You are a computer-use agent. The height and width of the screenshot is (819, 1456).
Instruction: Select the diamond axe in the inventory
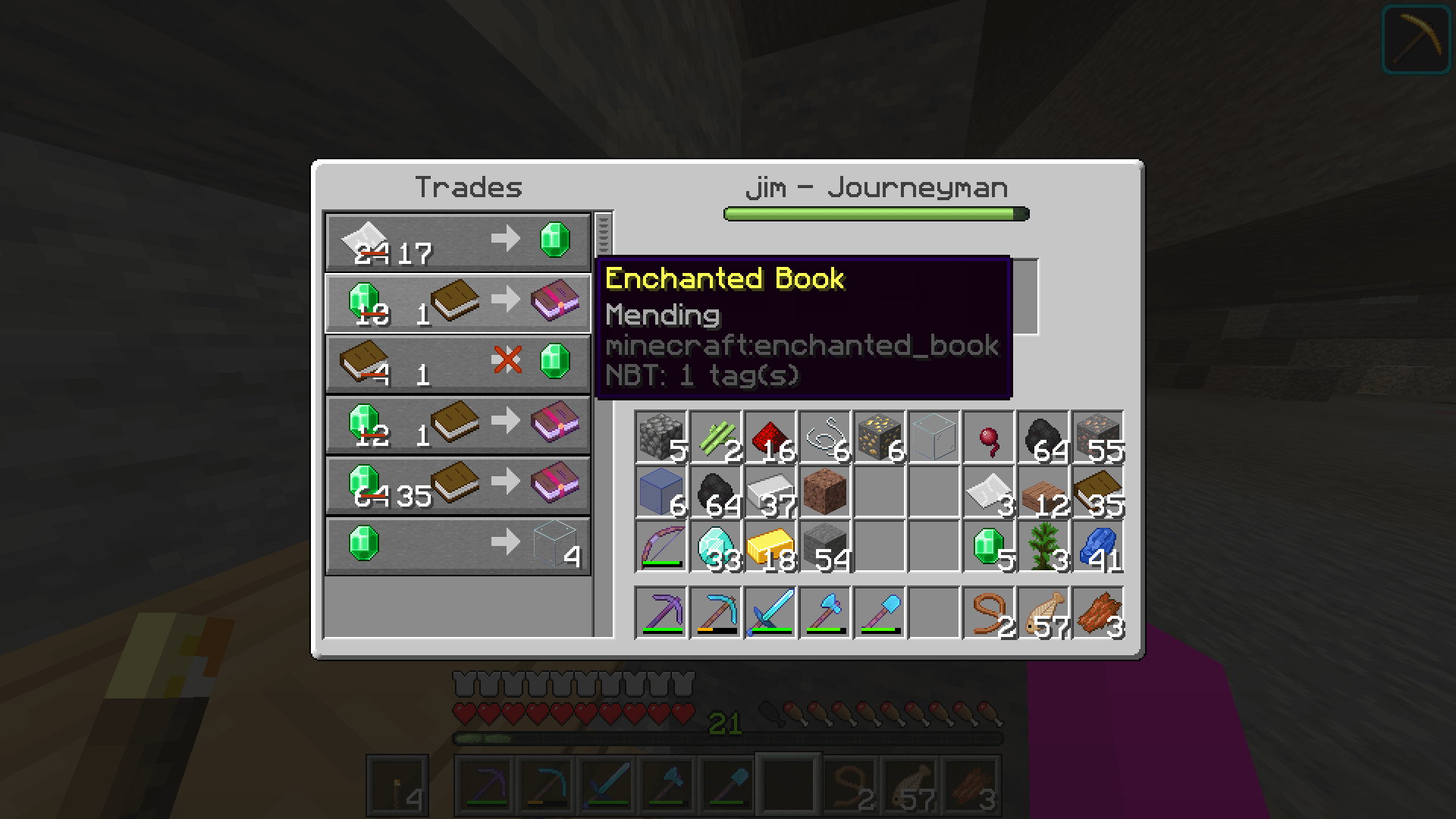click(825, 613)
